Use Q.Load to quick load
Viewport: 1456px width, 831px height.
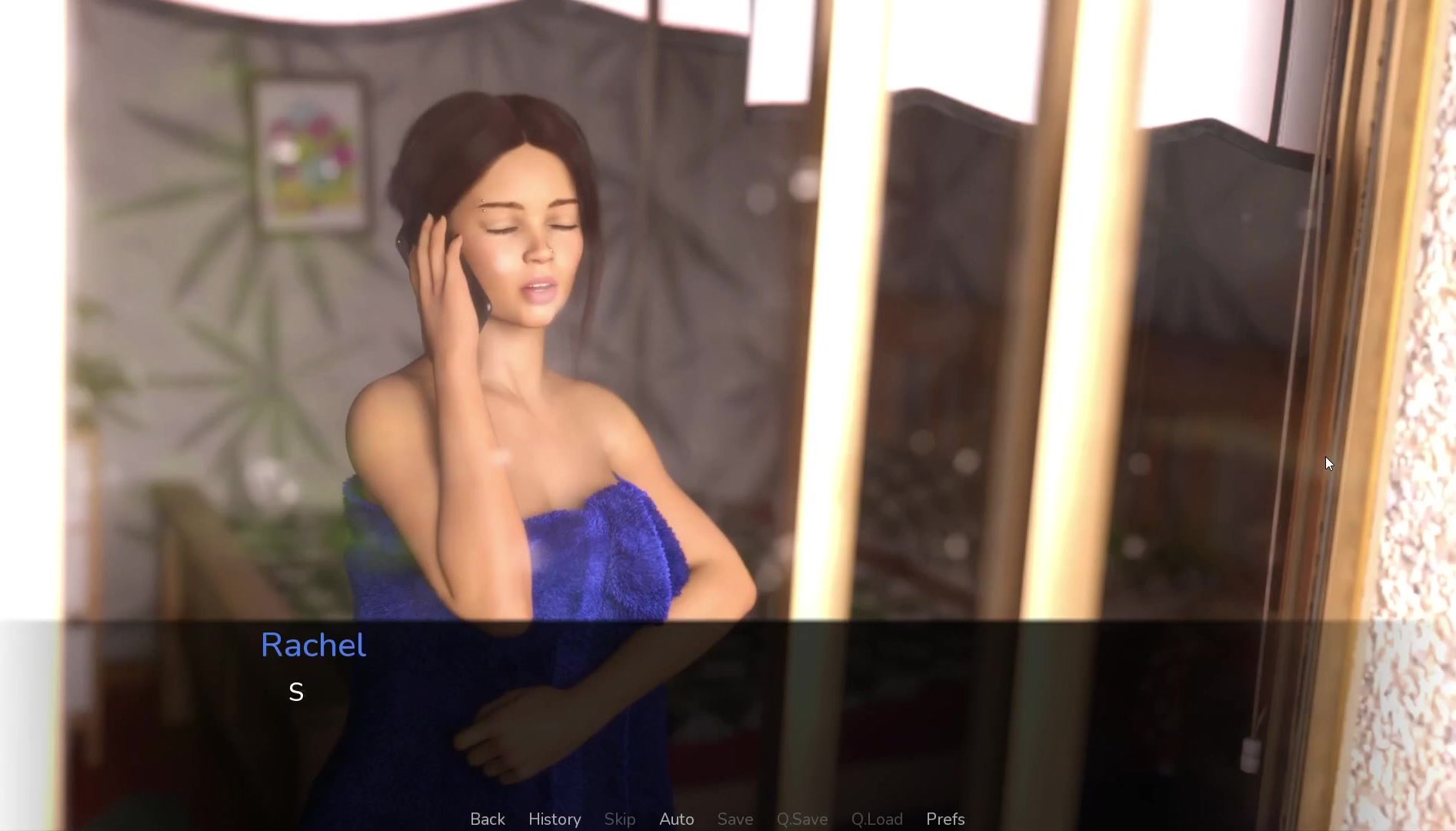[x=877, y=819]
